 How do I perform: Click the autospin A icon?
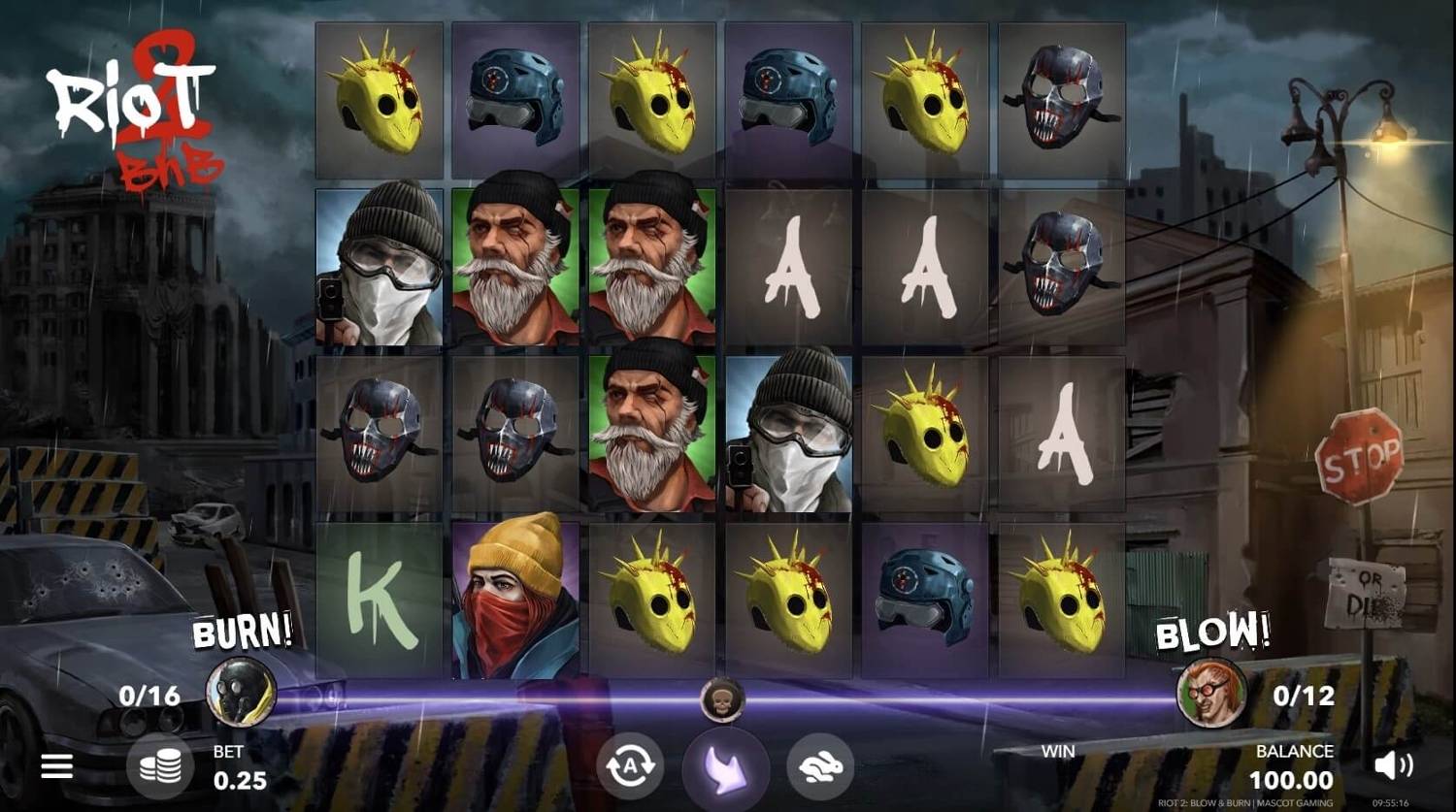628,766
